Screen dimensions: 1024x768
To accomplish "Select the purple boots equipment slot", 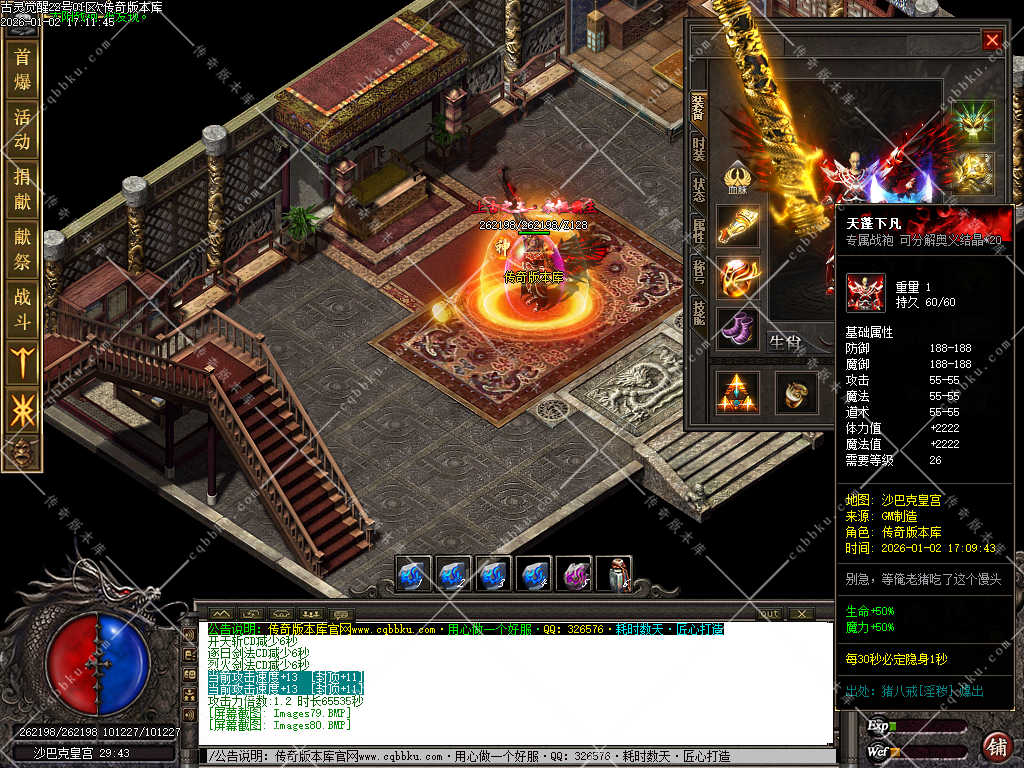I will pos(738,328).
